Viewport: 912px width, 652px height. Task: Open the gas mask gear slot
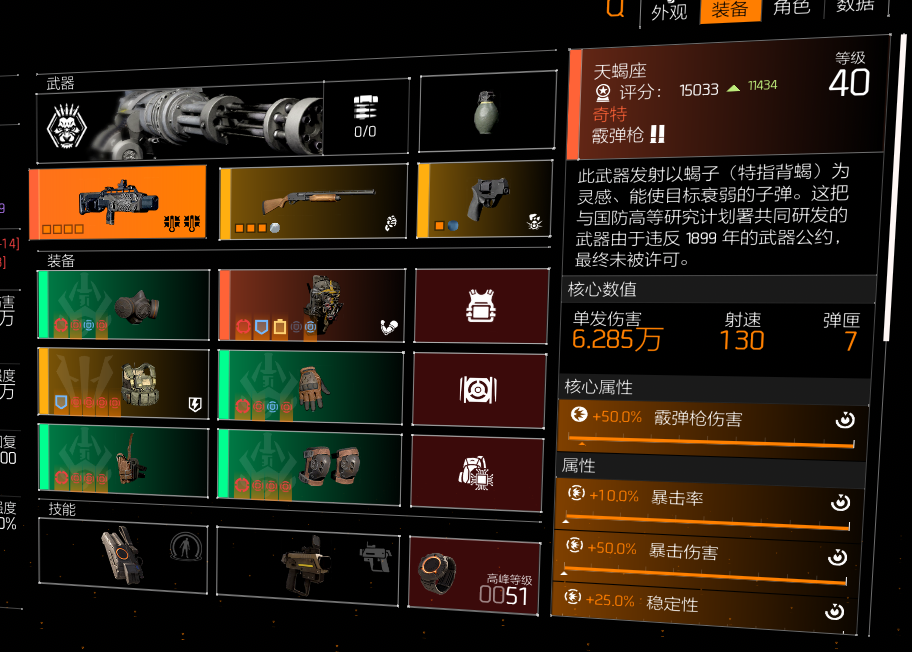123,304
